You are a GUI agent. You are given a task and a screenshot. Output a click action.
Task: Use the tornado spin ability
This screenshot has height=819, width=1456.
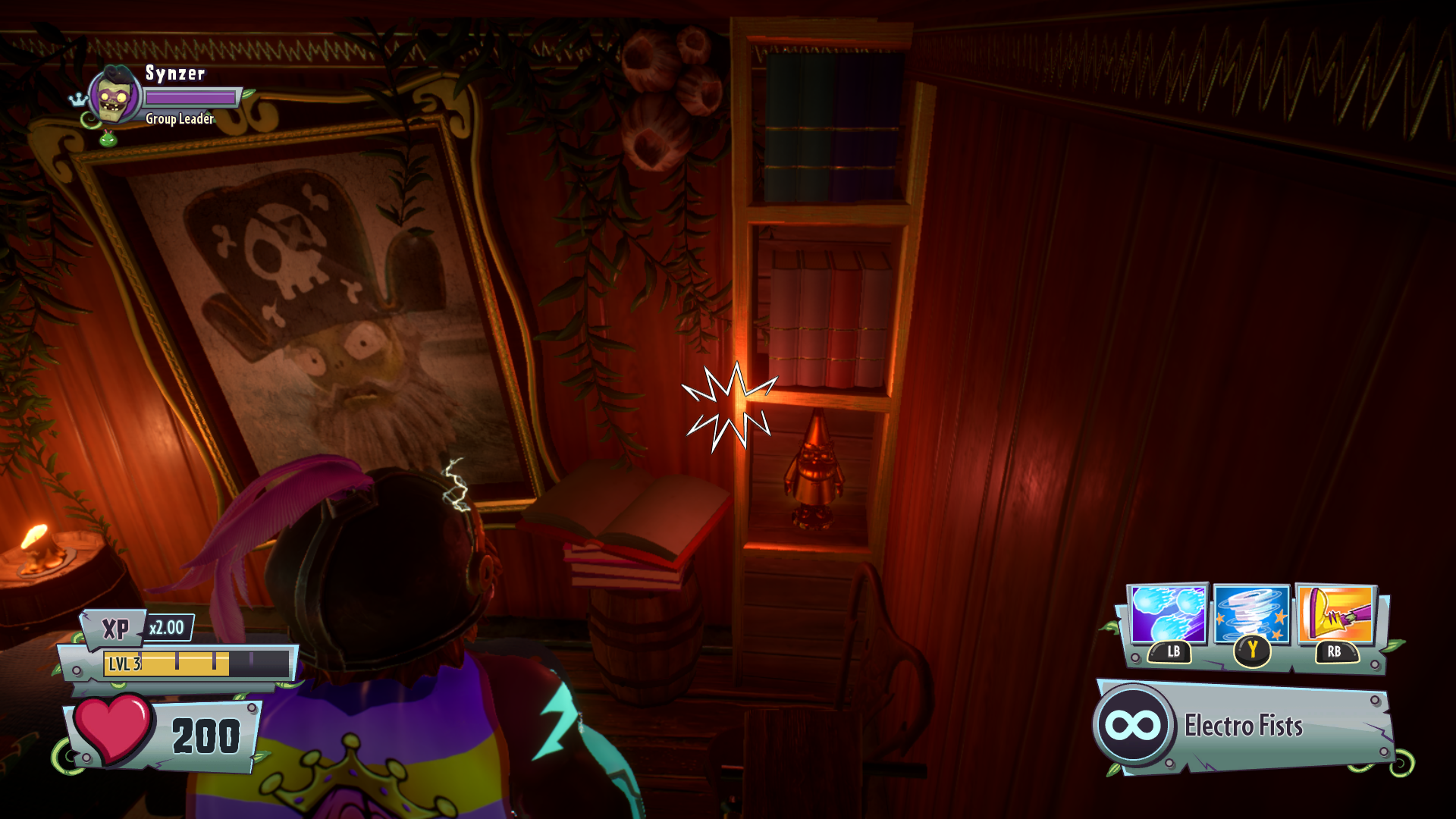click(1251, 615)
